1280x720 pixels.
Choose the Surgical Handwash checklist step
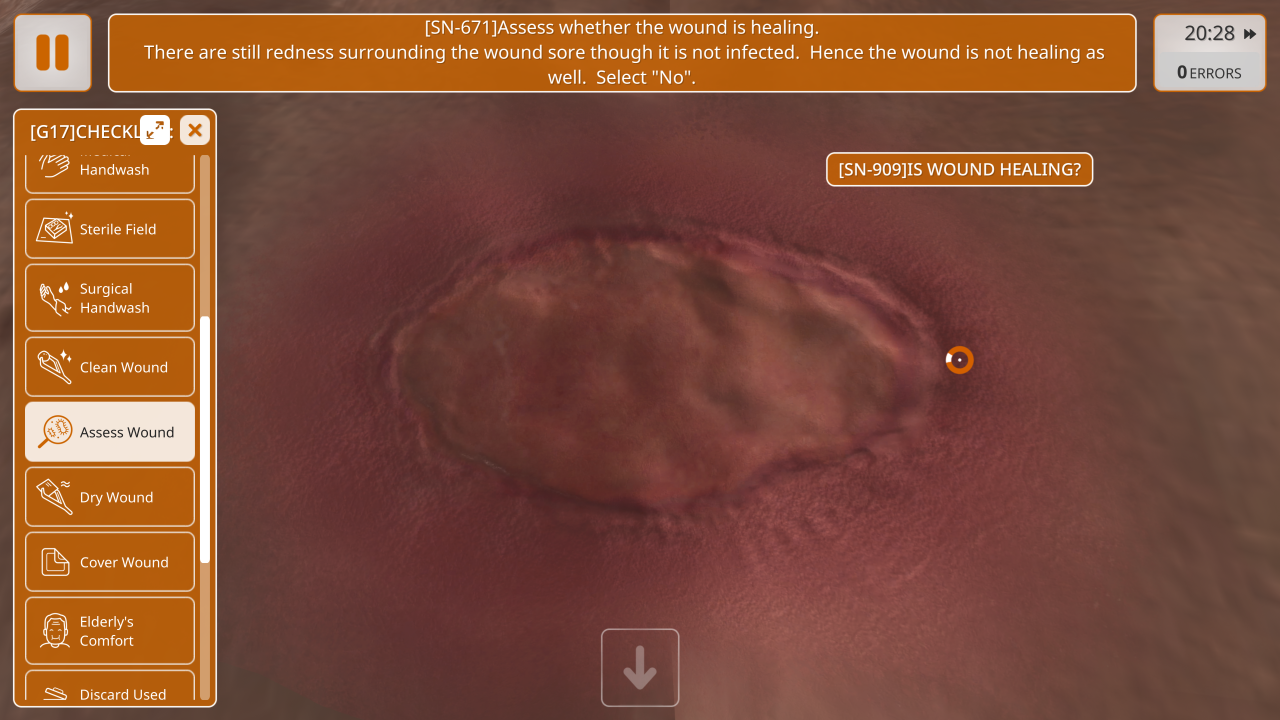click(110, 298)
